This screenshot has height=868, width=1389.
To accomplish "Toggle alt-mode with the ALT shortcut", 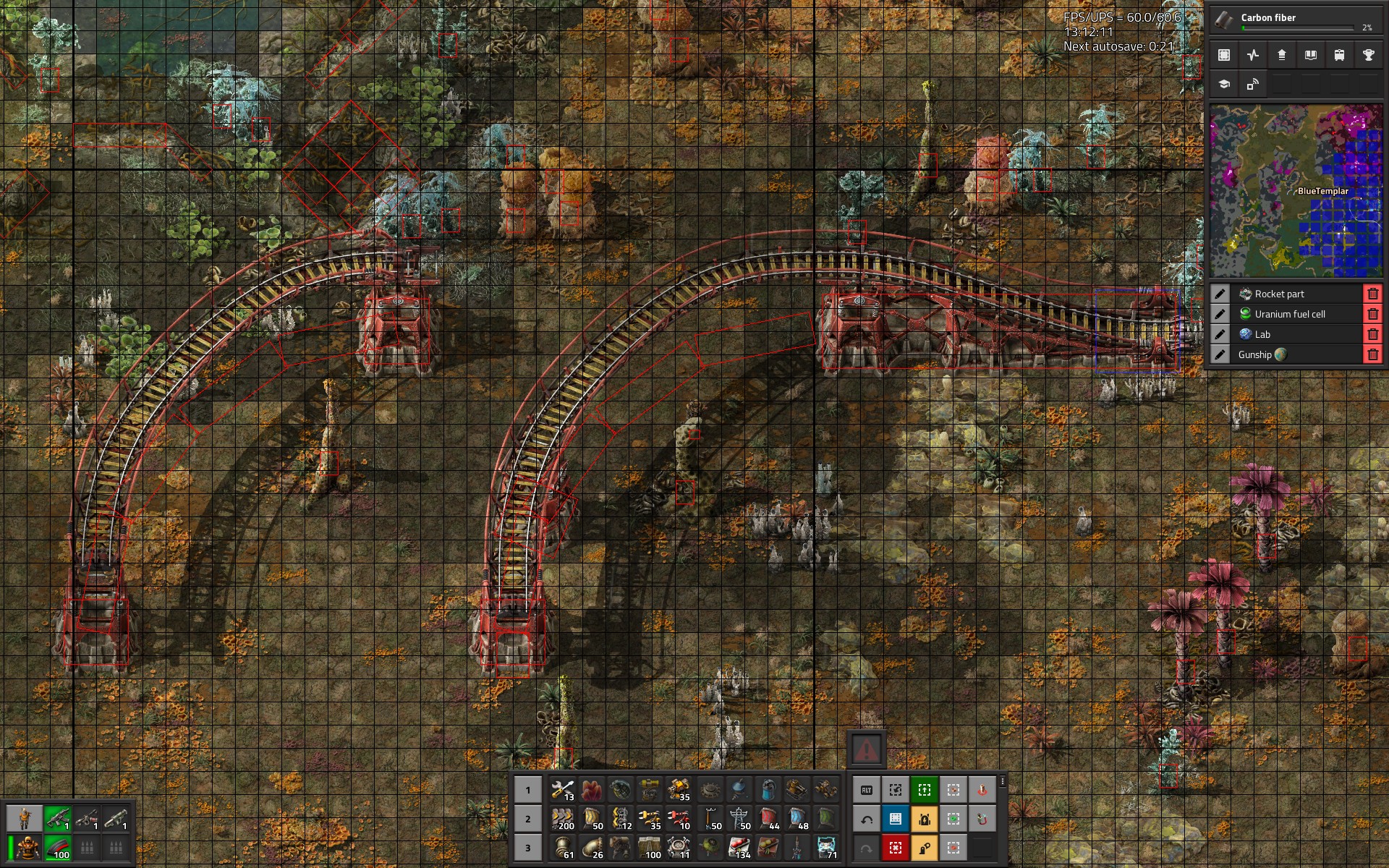I will coord(867,790).
